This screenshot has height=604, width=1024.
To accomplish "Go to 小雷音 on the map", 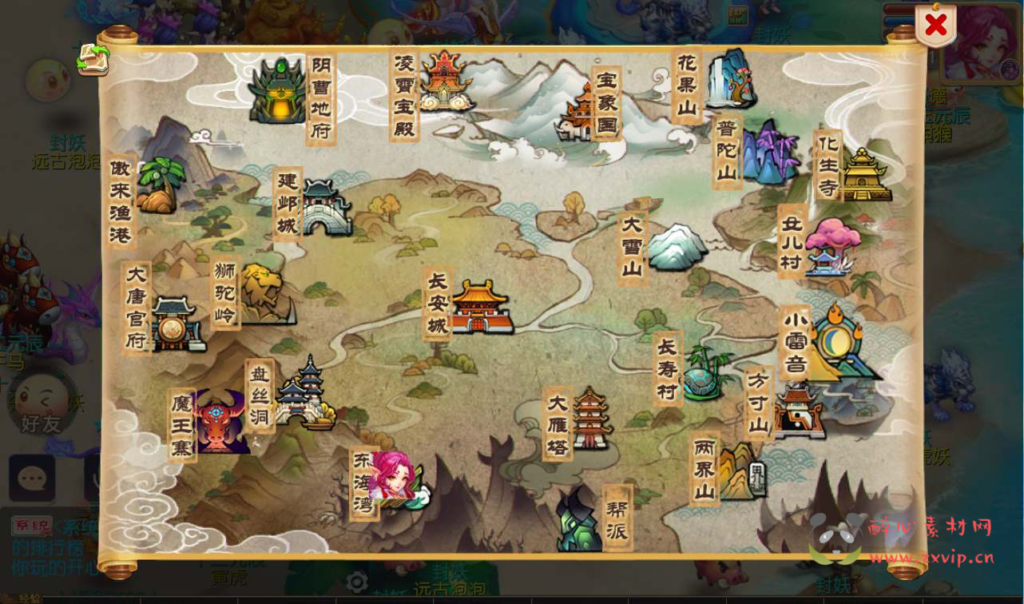I will pos(840,341).
